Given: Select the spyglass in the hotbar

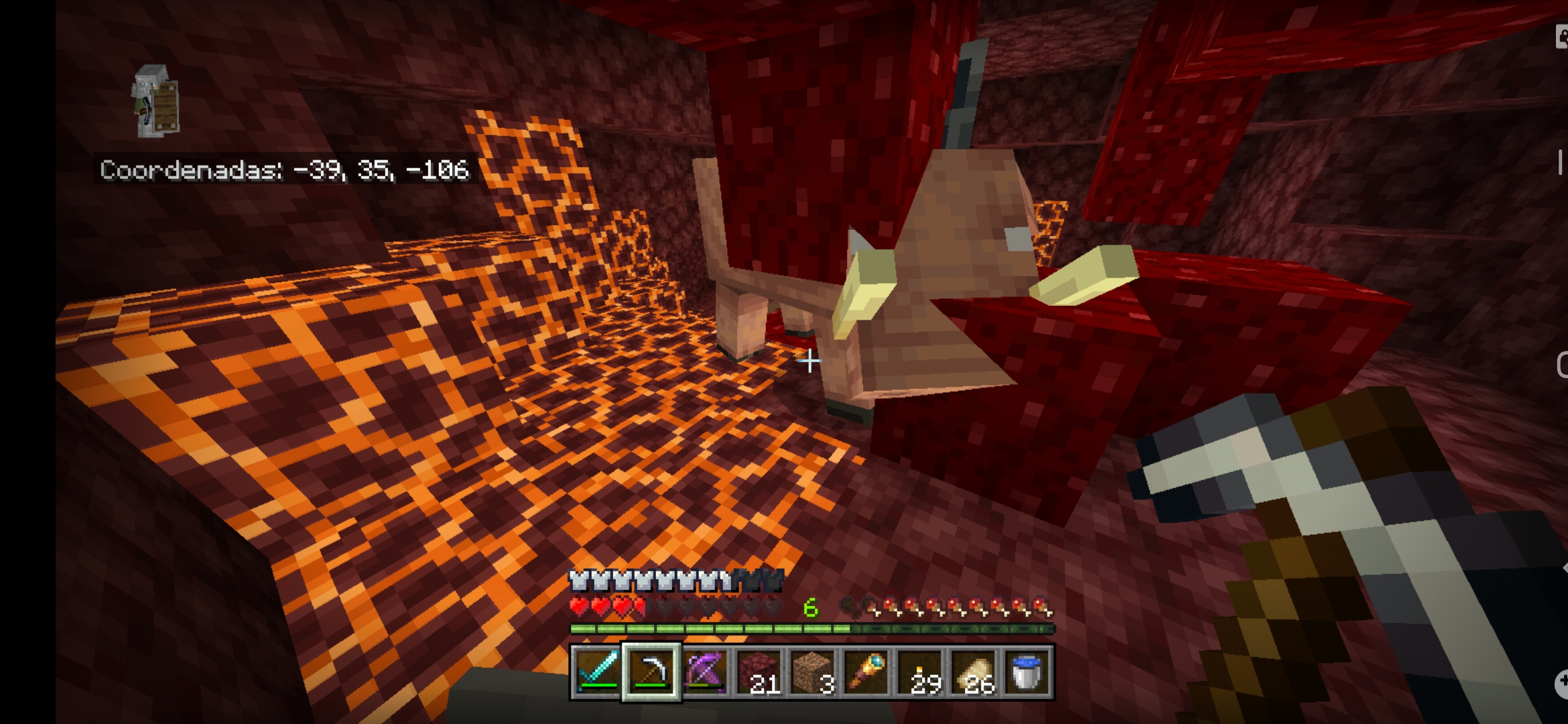Looking at the screenshot, I should (x=866, y=672).
